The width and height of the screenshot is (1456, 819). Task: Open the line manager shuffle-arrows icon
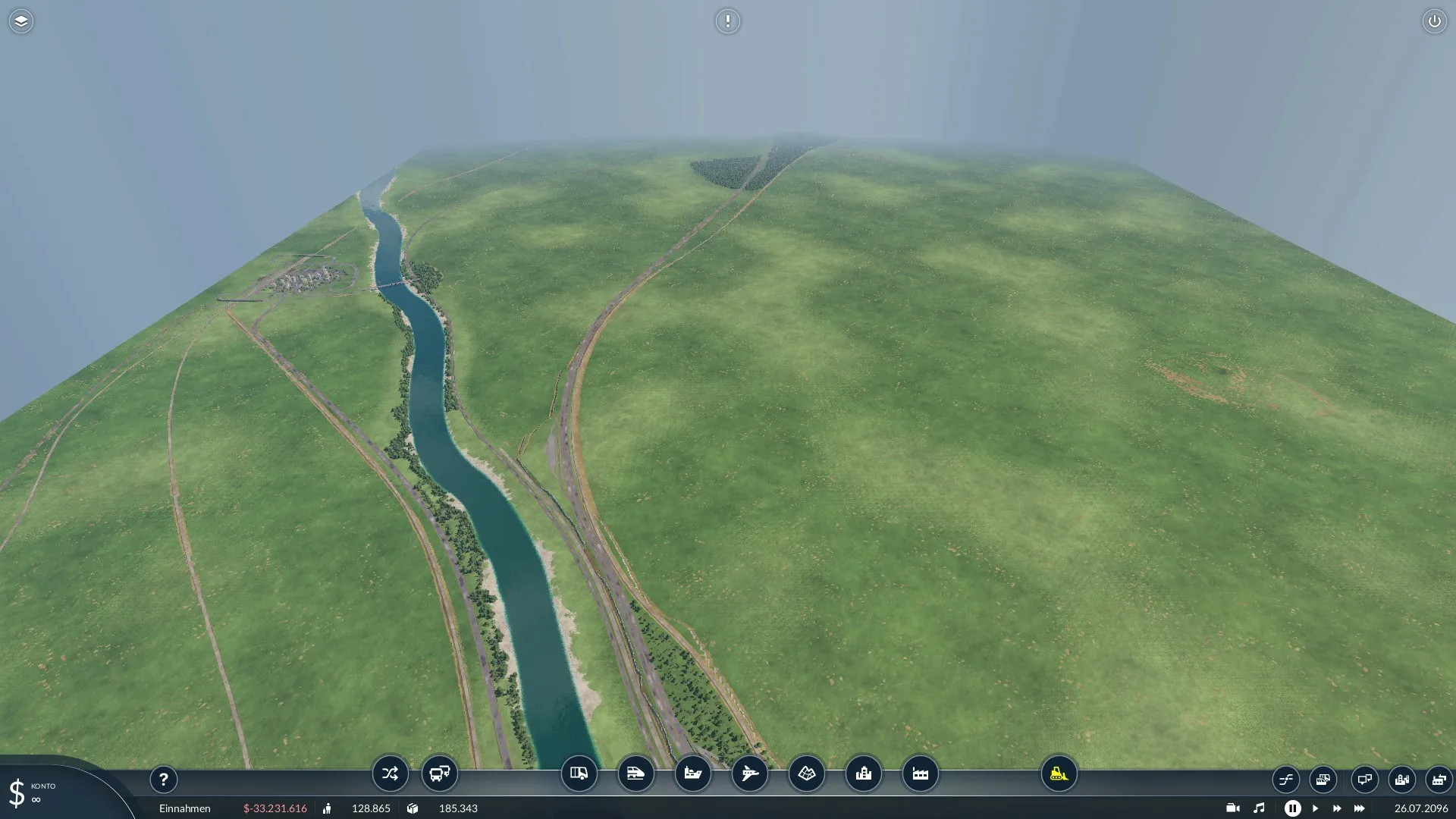[x=390, y=773]
